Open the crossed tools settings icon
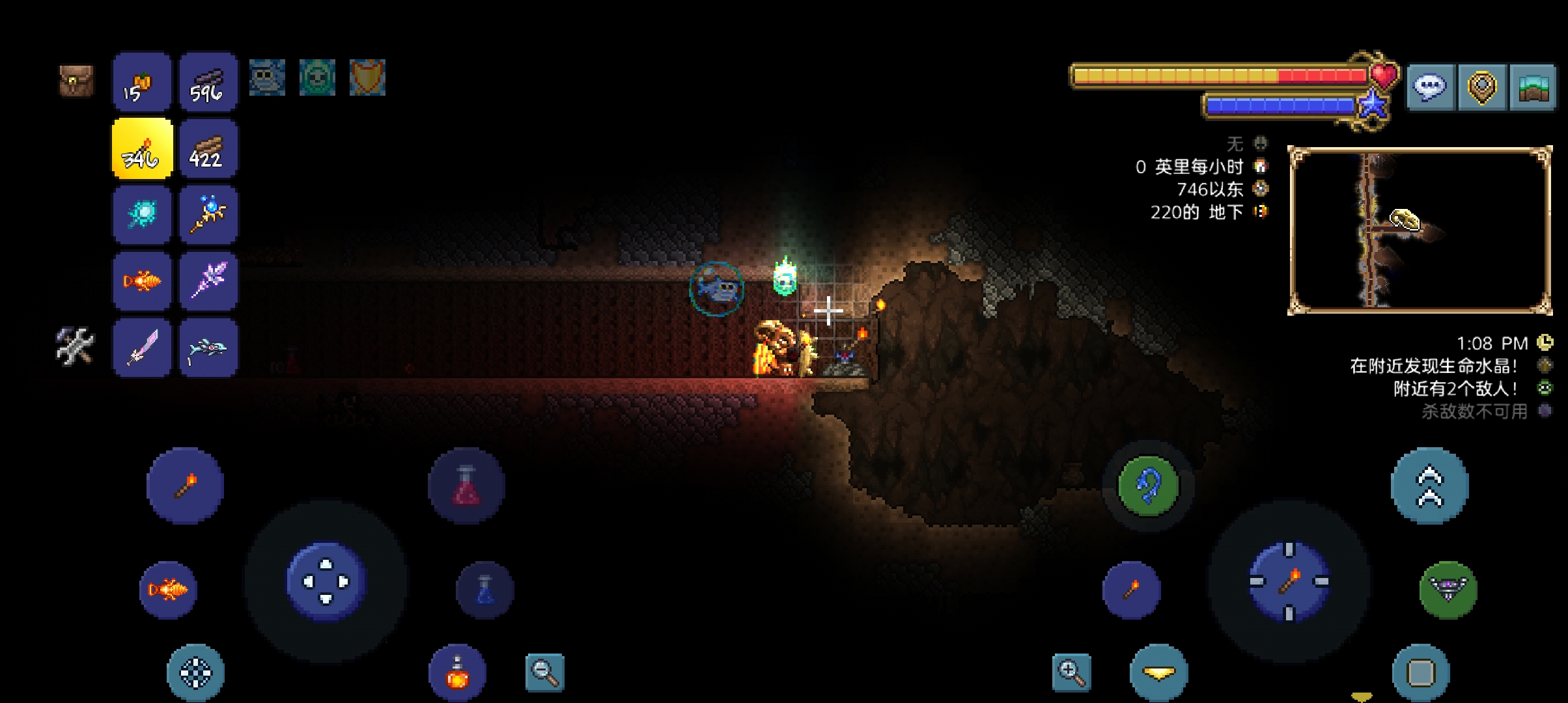Screen dimensions: 1568x703 pos(76,346)
